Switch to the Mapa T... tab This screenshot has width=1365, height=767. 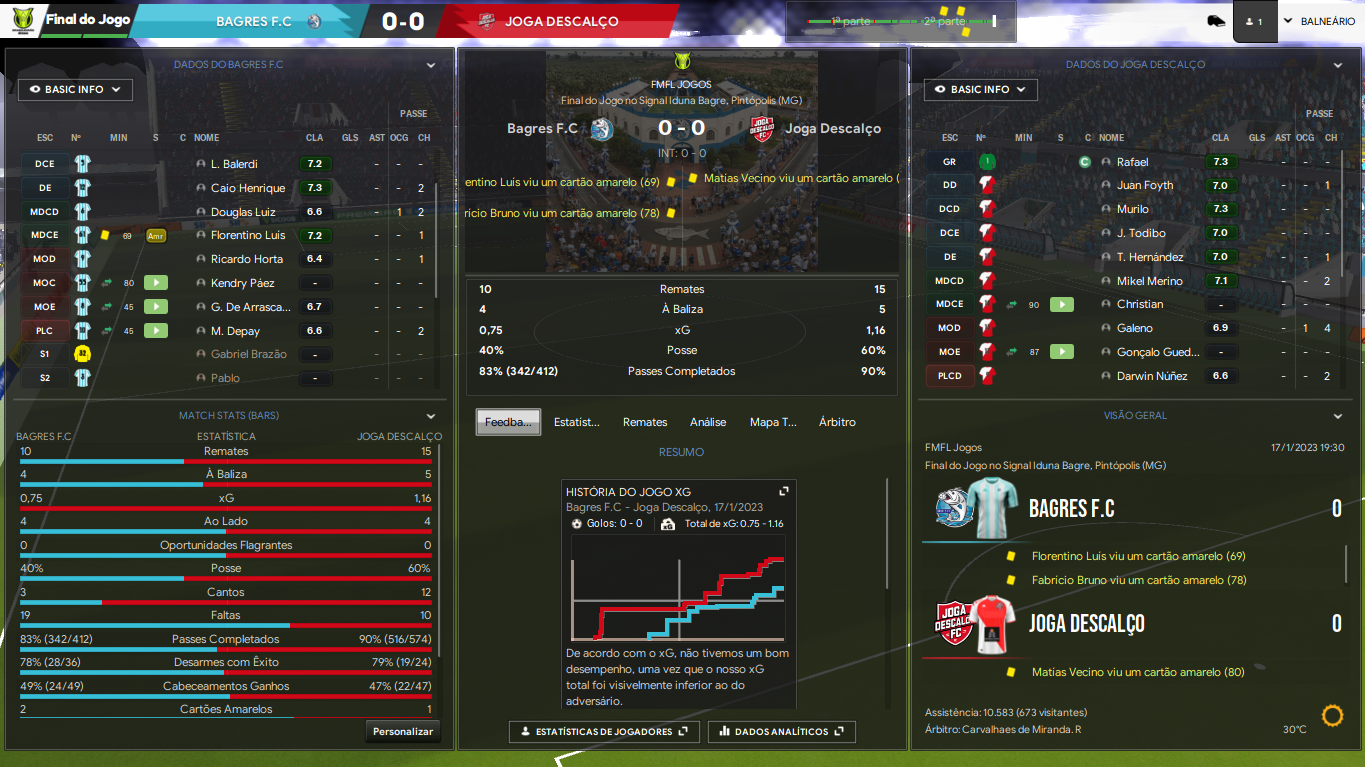(x=773, y=422)
